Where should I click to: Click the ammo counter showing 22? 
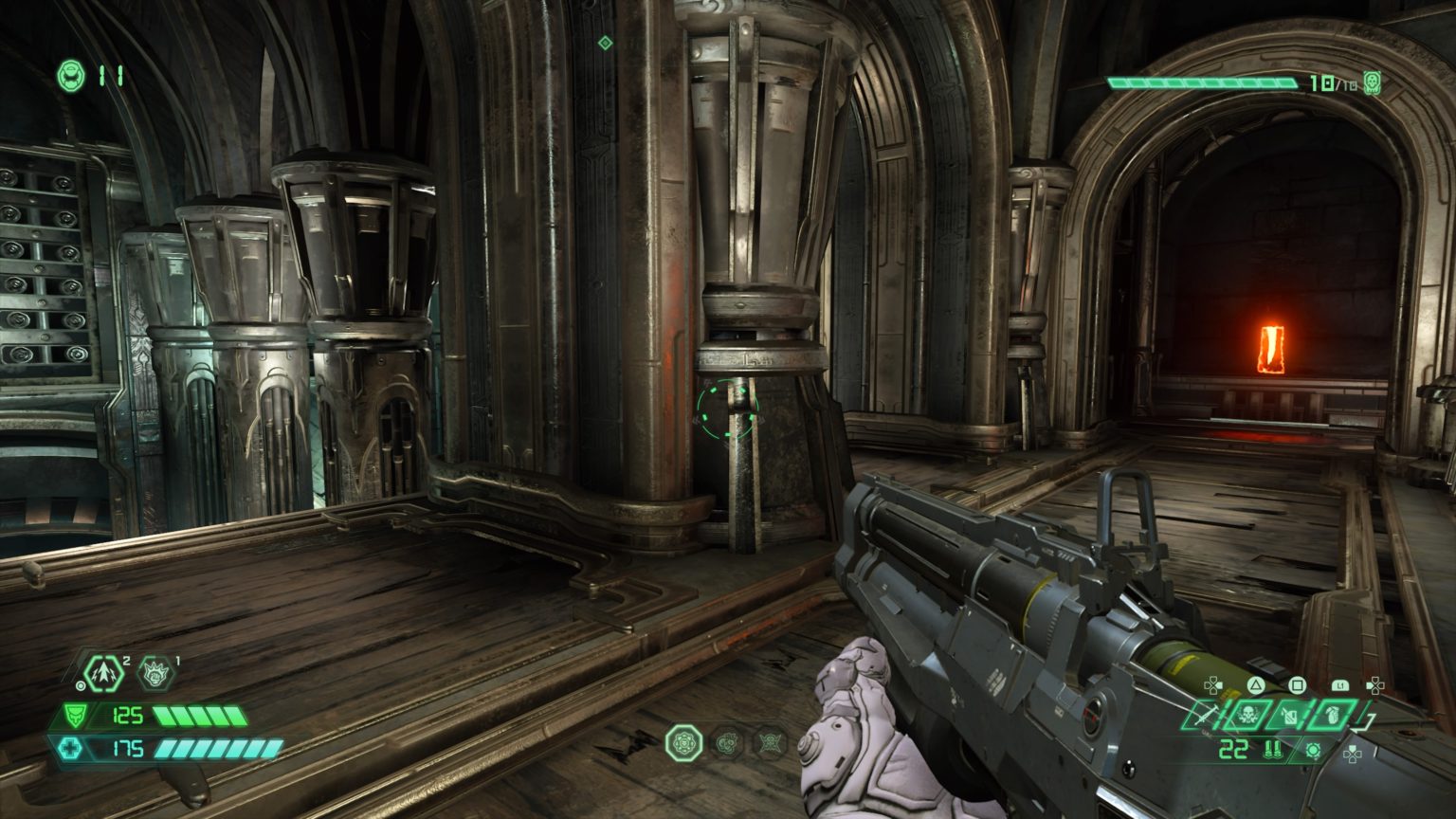pos(1232,749)
